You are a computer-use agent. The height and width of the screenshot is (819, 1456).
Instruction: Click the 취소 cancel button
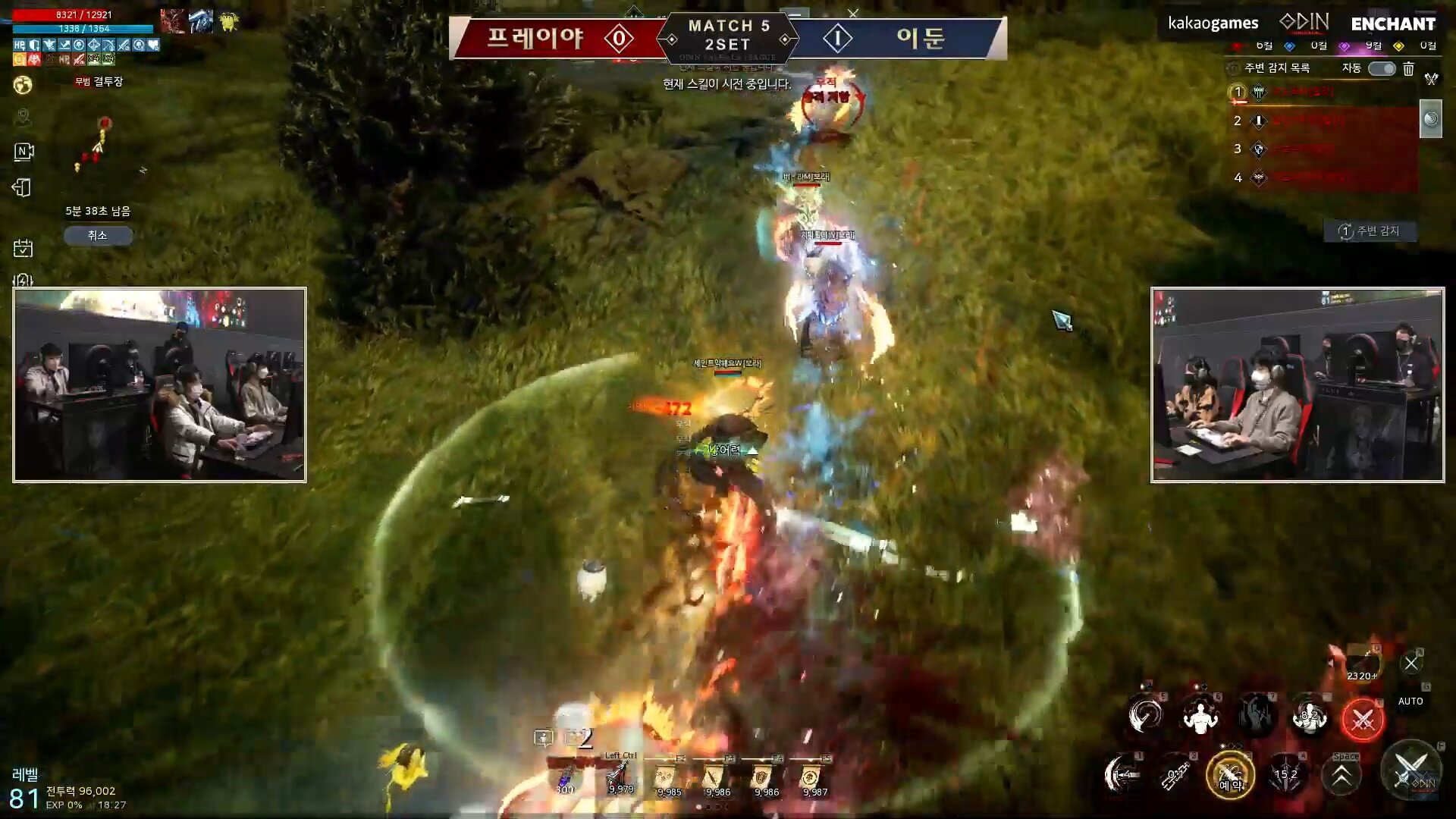(98, 236)
